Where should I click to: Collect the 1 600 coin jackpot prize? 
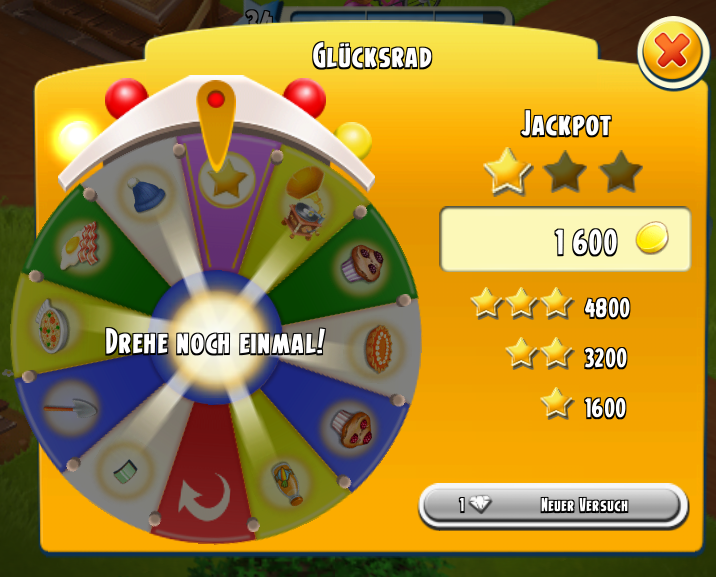coord(565,240)
